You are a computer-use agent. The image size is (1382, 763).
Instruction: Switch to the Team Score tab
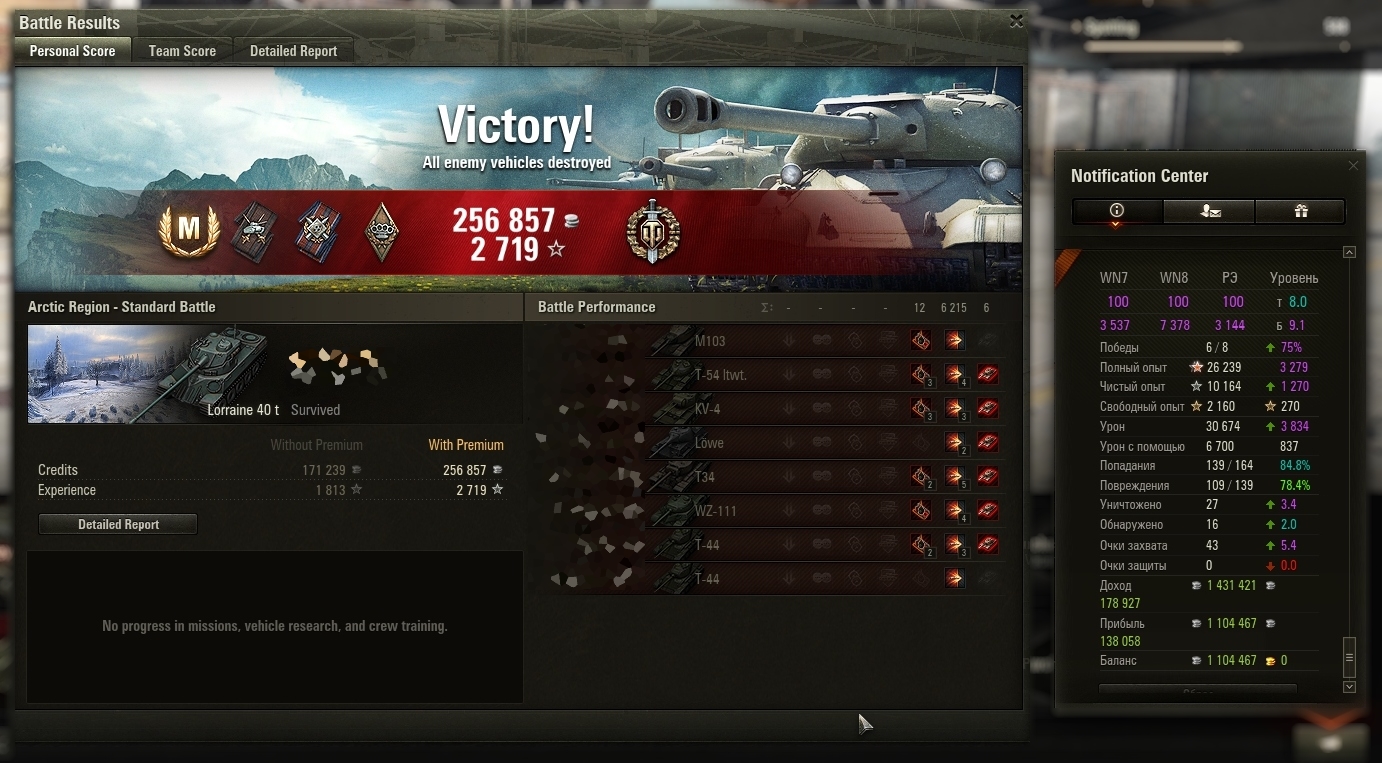click(x=182, y=51)
